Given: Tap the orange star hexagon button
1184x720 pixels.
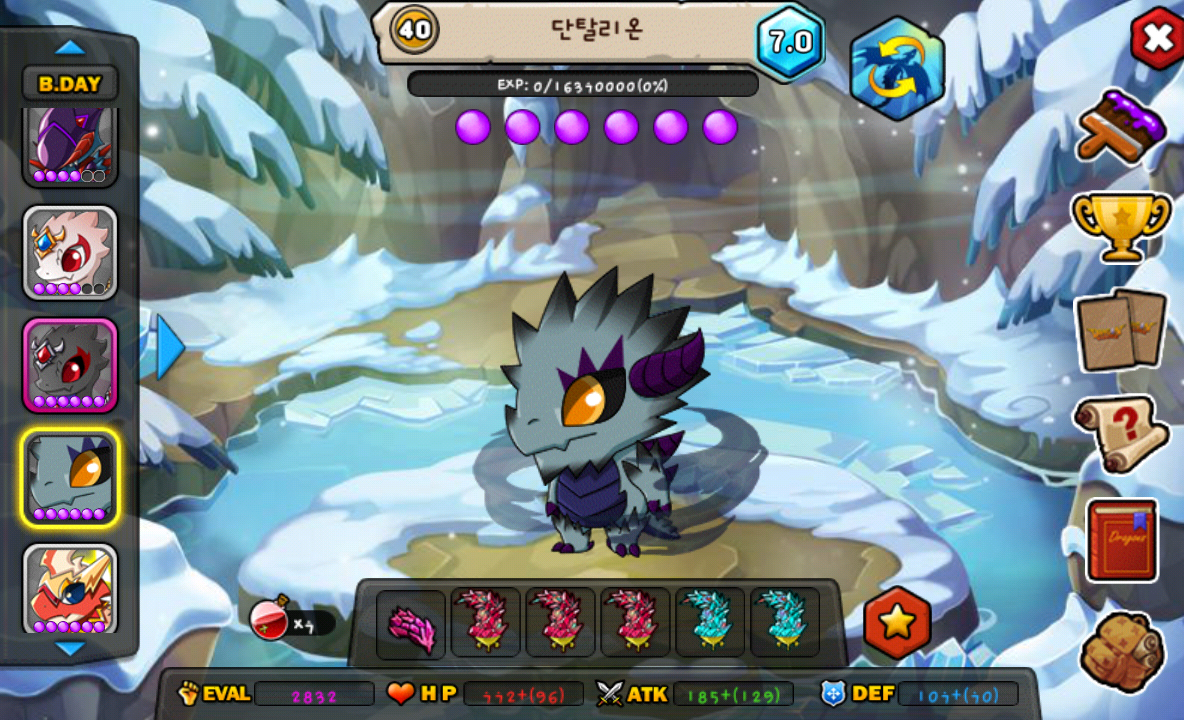Looking at the screenshot, I should pos(897,622).
